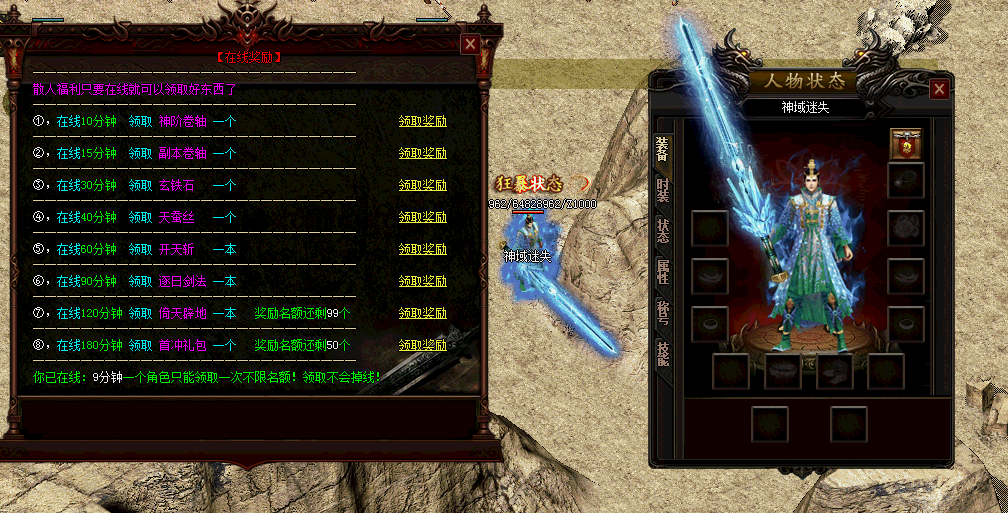Image resolution: width=1008 pixels, height=513 pixels.
Task: Claim the 120-minute reward for 倚天辟地
Action: pos(422,314)
